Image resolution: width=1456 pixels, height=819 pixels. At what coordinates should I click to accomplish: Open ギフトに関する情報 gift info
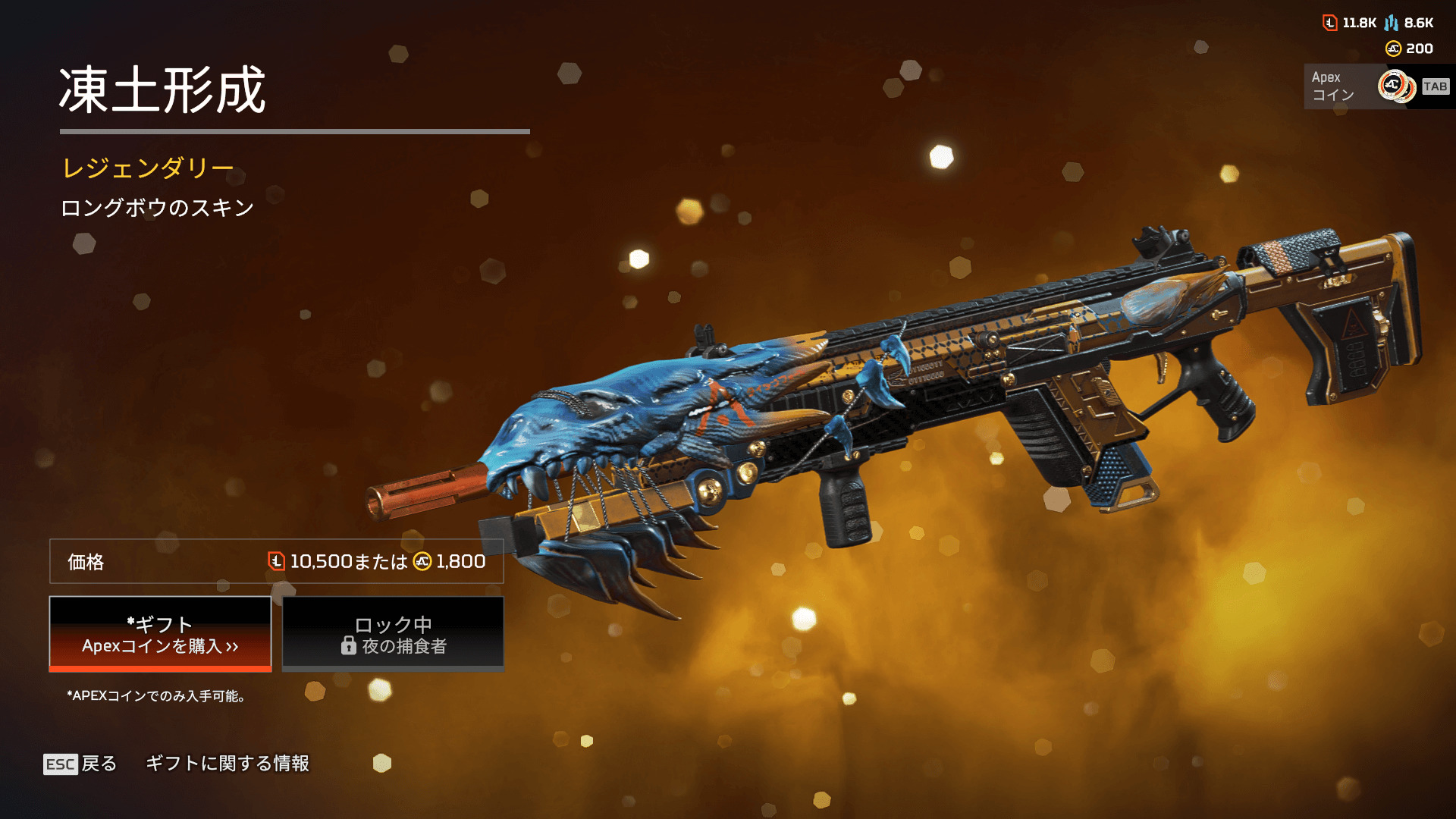[227, 764]
